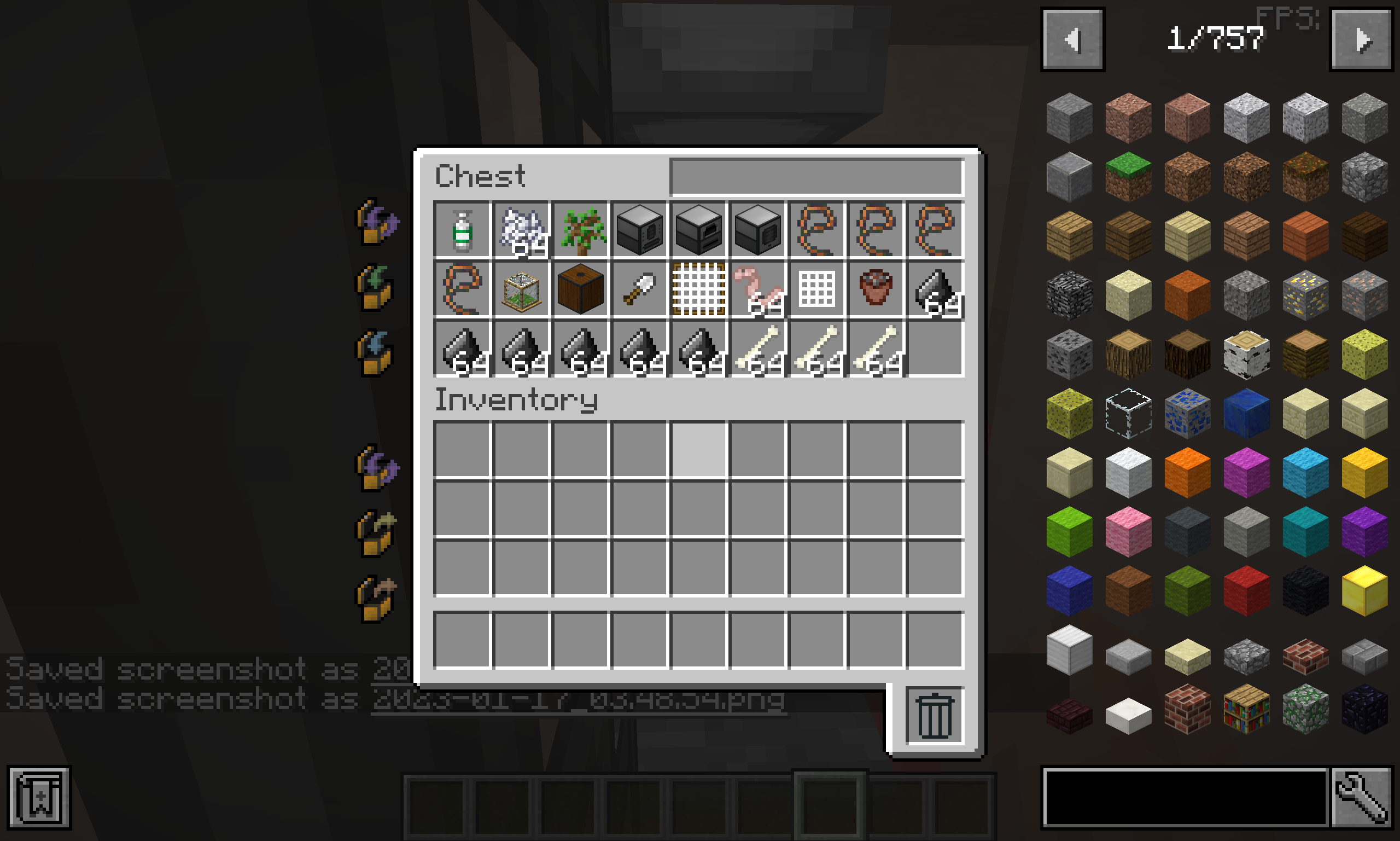Image resolution: width=1400 pixels, height=841 pixels.
Task: Sort the chest with the purple arrow button
Action: (377, 224)
